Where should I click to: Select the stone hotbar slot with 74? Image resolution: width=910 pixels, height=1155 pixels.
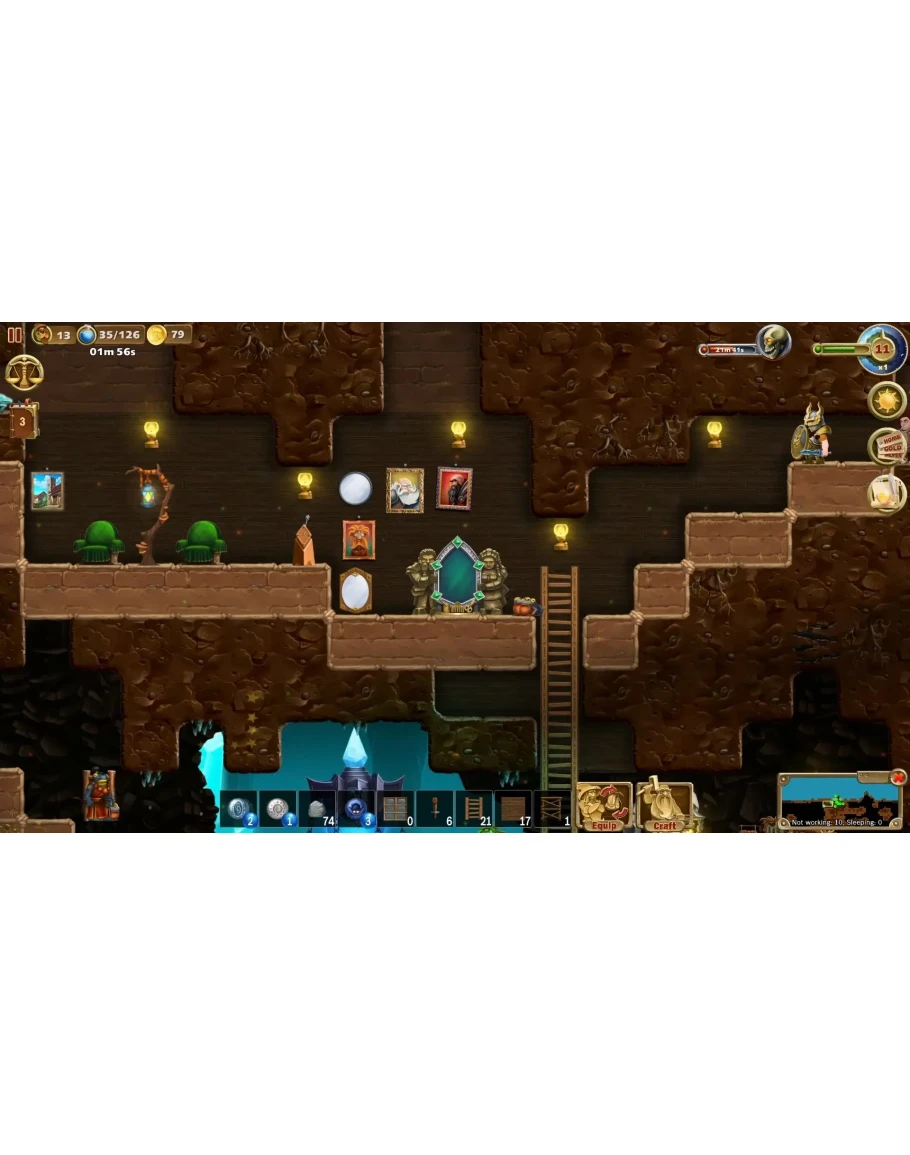click(x=318, y=808)
